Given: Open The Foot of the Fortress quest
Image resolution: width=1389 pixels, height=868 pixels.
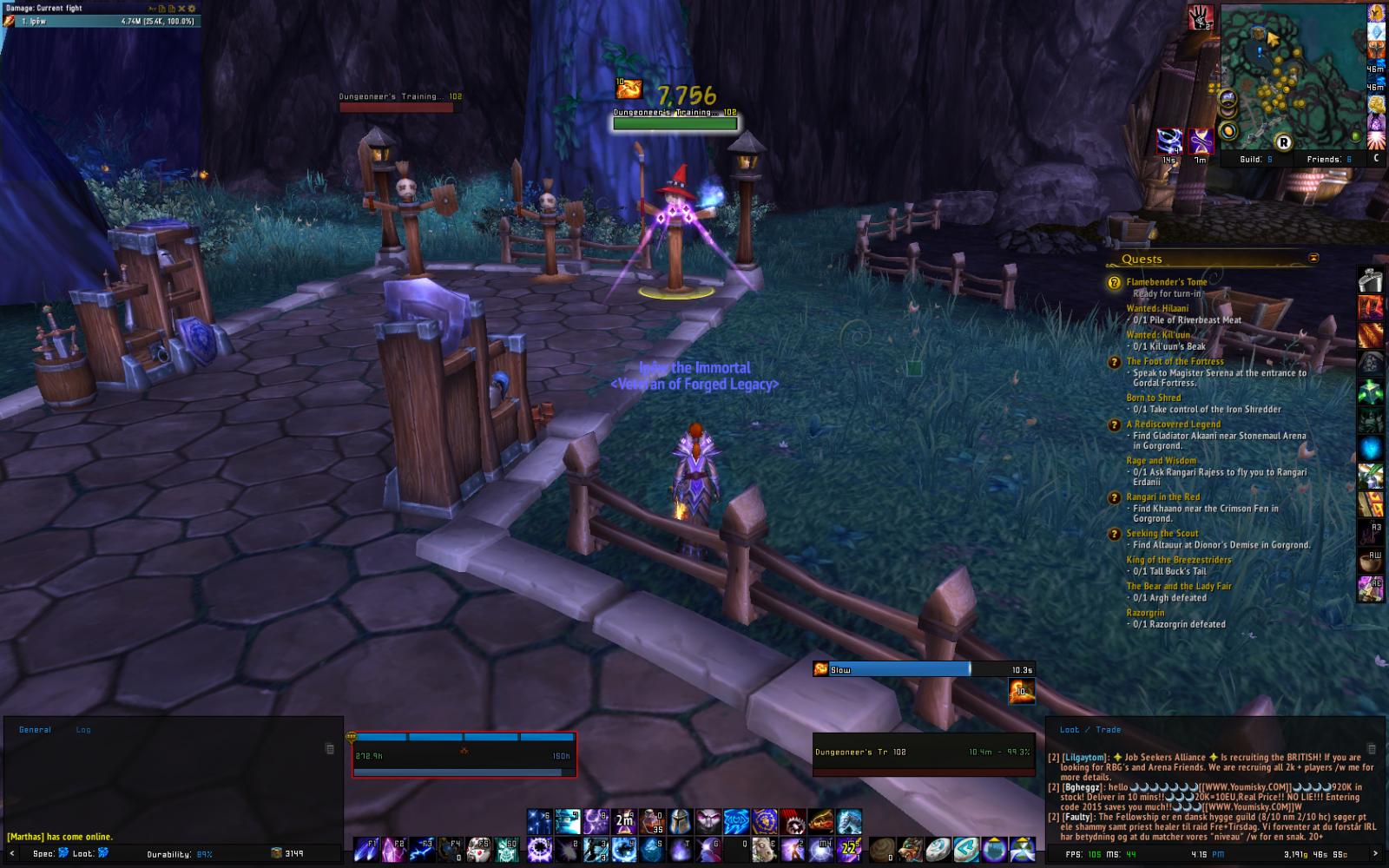Looking at the screenshot, I should (1175, 361).
